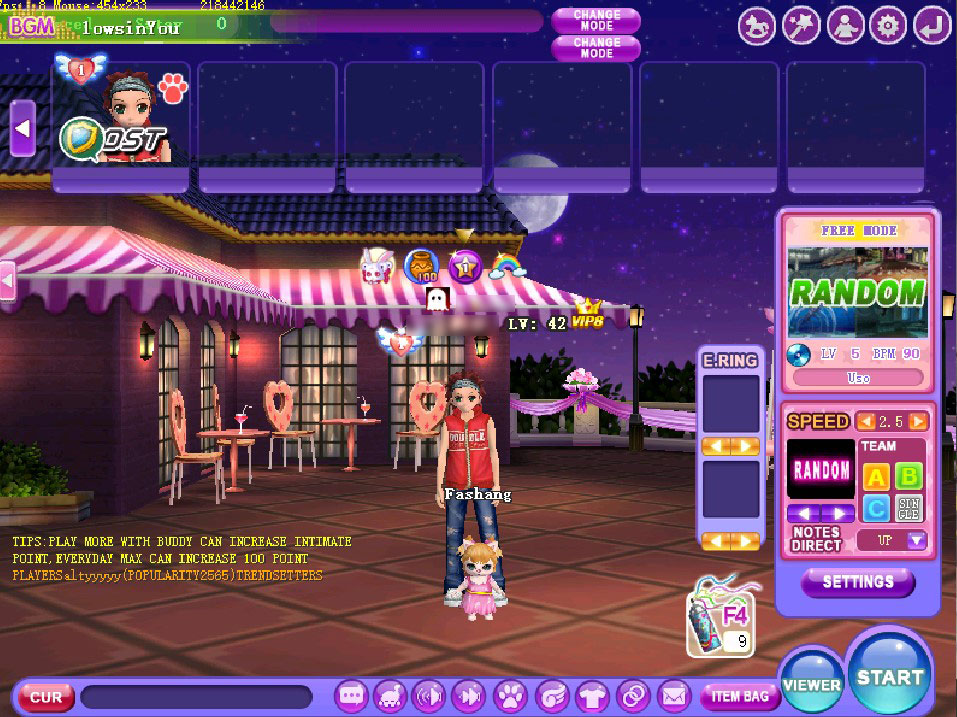The image size is (957, 717).
Task: Open the T-shirt wardrobe icon
Action: 592,695
